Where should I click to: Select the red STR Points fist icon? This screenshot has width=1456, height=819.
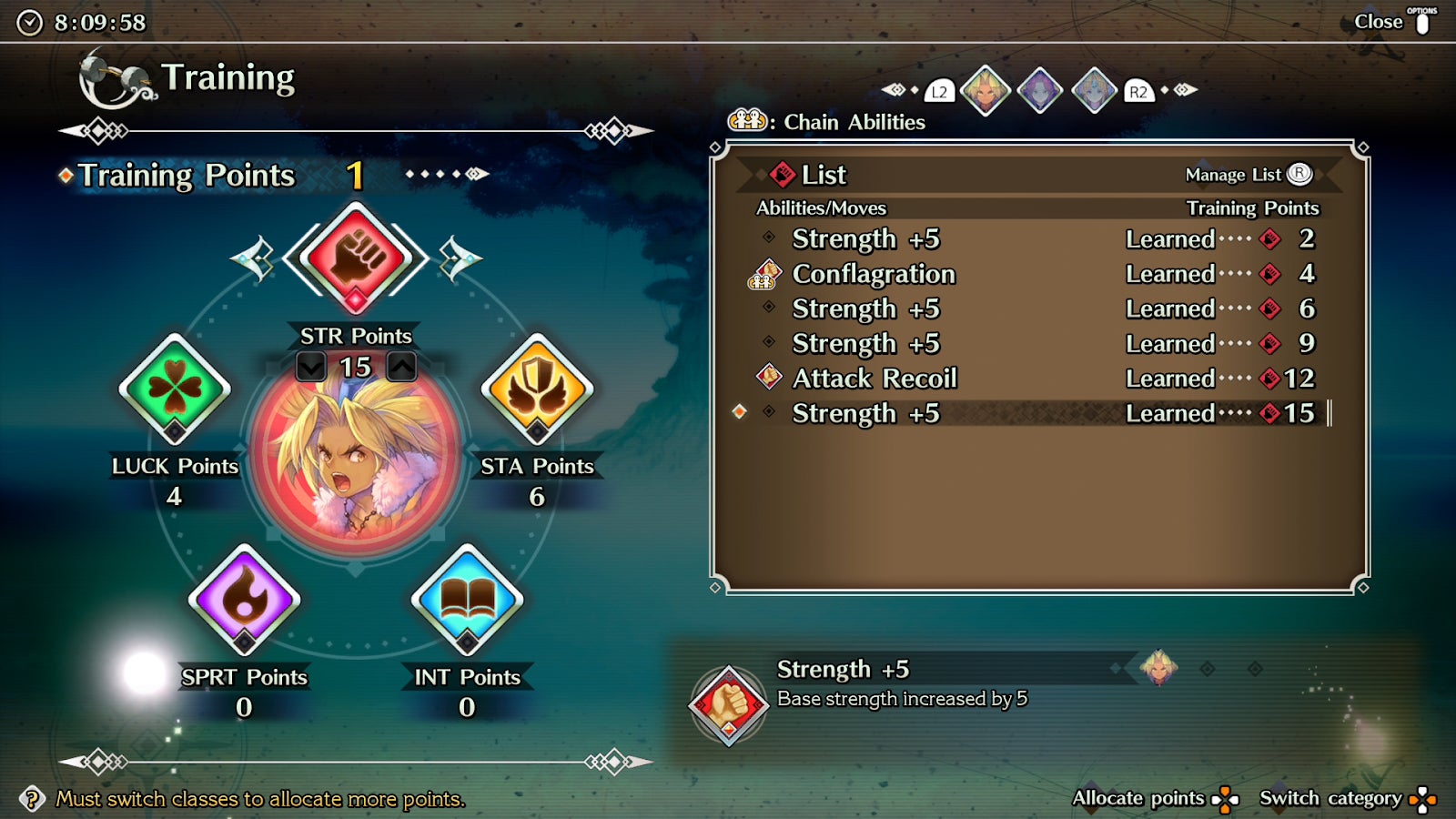click(x=355, y=258)
